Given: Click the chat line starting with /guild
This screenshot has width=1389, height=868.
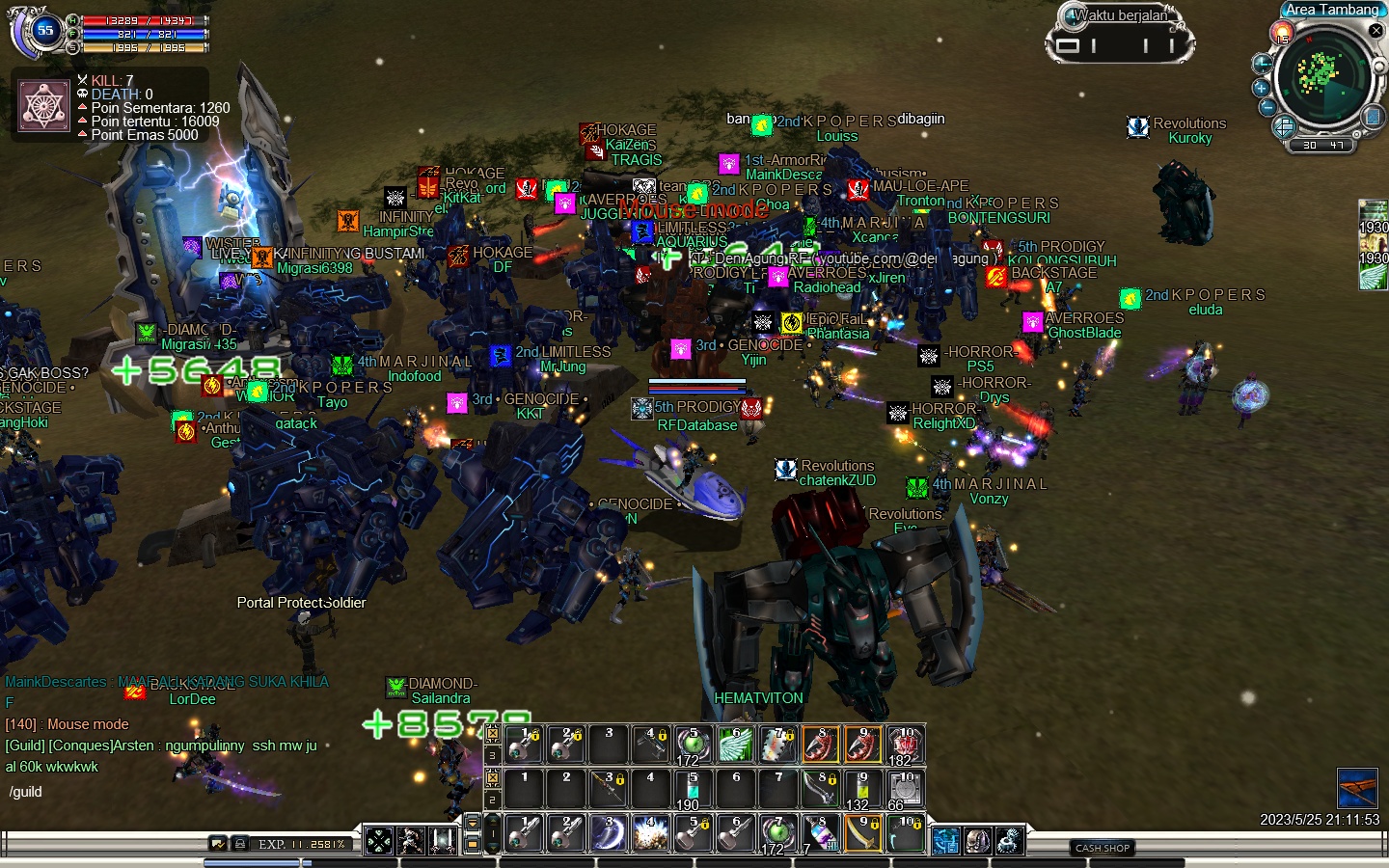Looking at the screenshot, I should (x=26, y=792).
